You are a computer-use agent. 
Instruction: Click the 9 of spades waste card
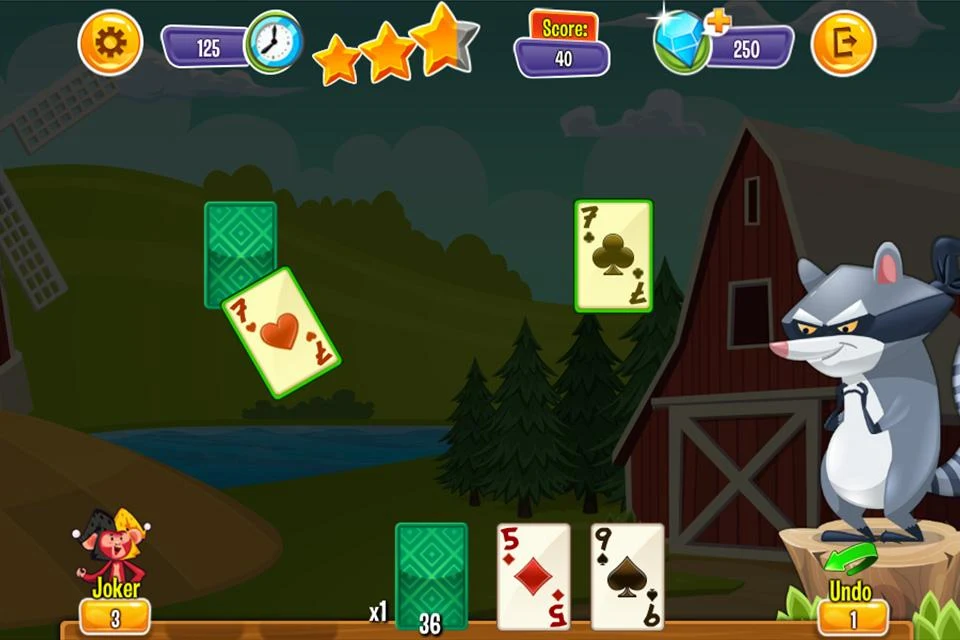coord(627,576)
